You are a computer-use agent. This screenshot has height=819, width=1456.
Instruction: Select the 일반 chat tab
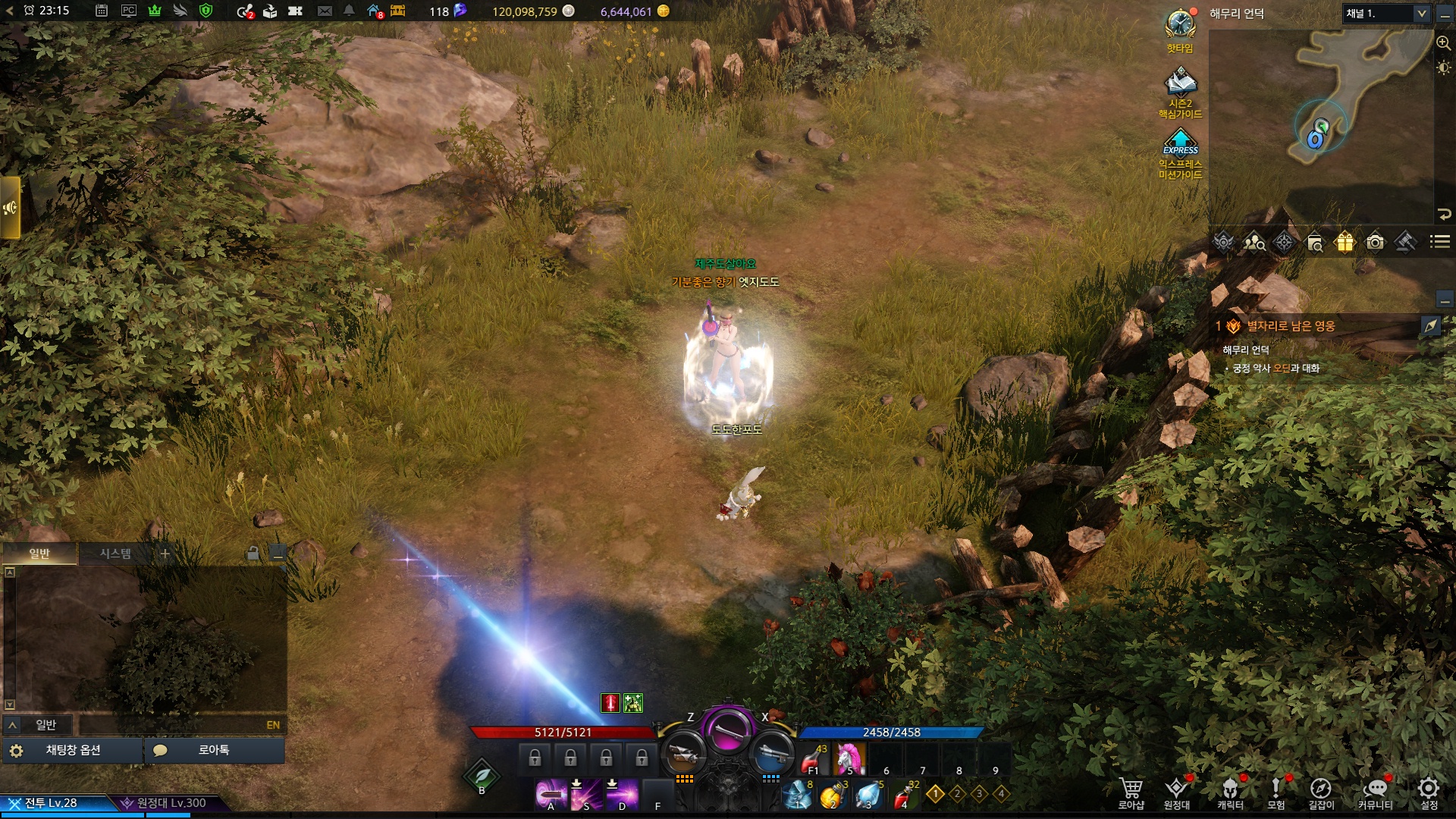[39, 554]
